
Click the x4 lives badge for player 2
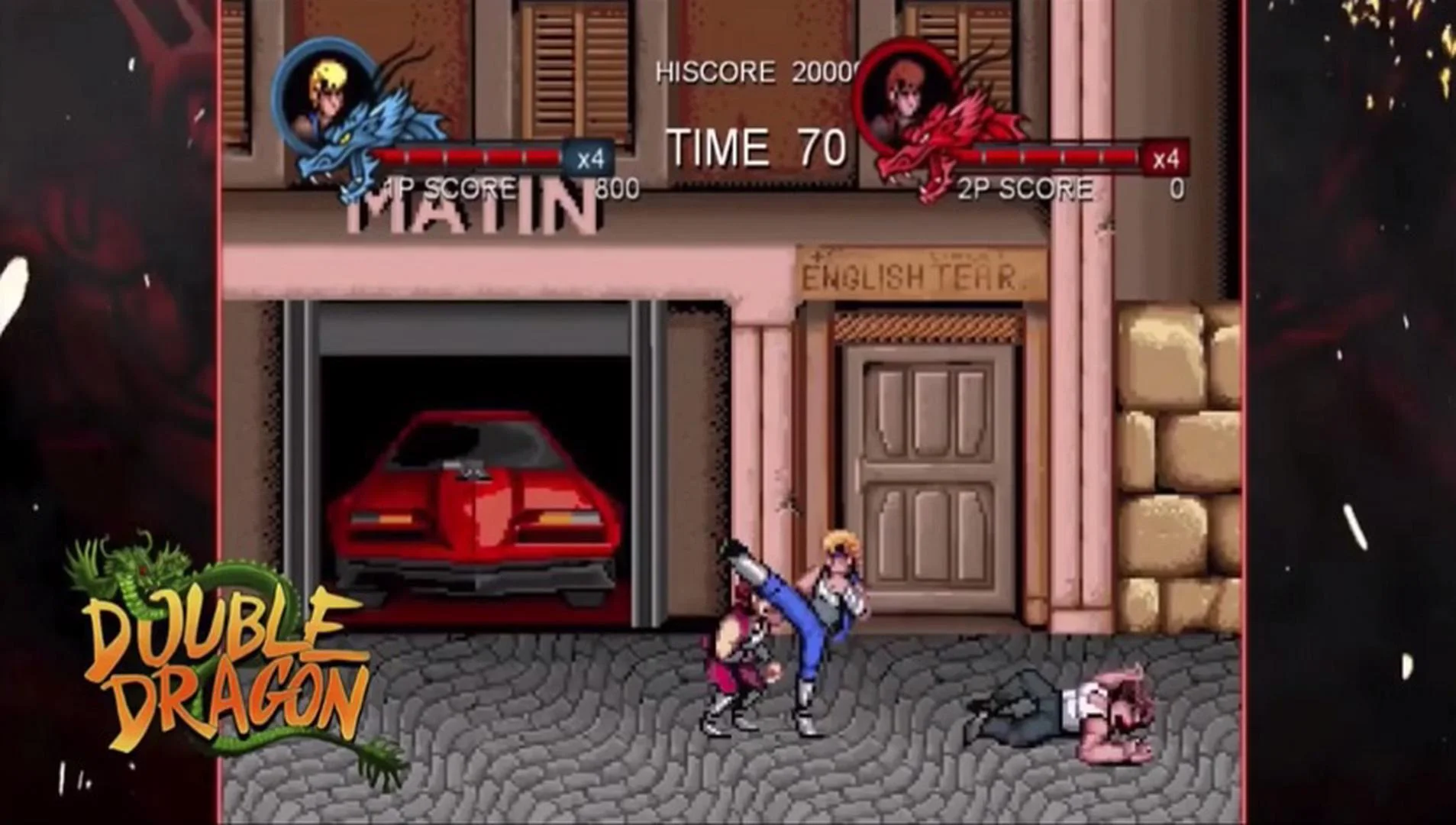1167,158
